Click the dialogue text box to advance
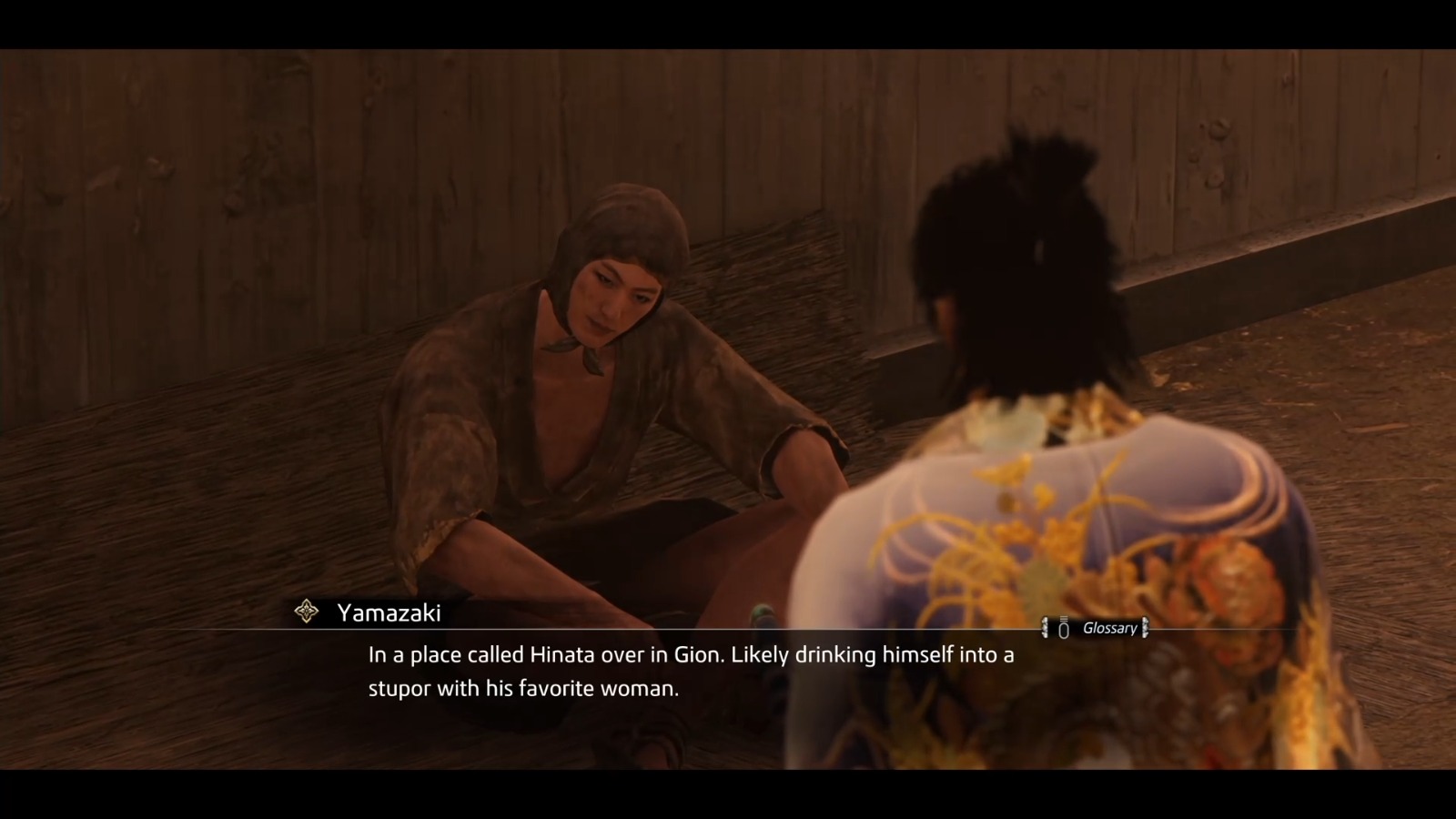 pyautogui.click(x=692, y=672)
